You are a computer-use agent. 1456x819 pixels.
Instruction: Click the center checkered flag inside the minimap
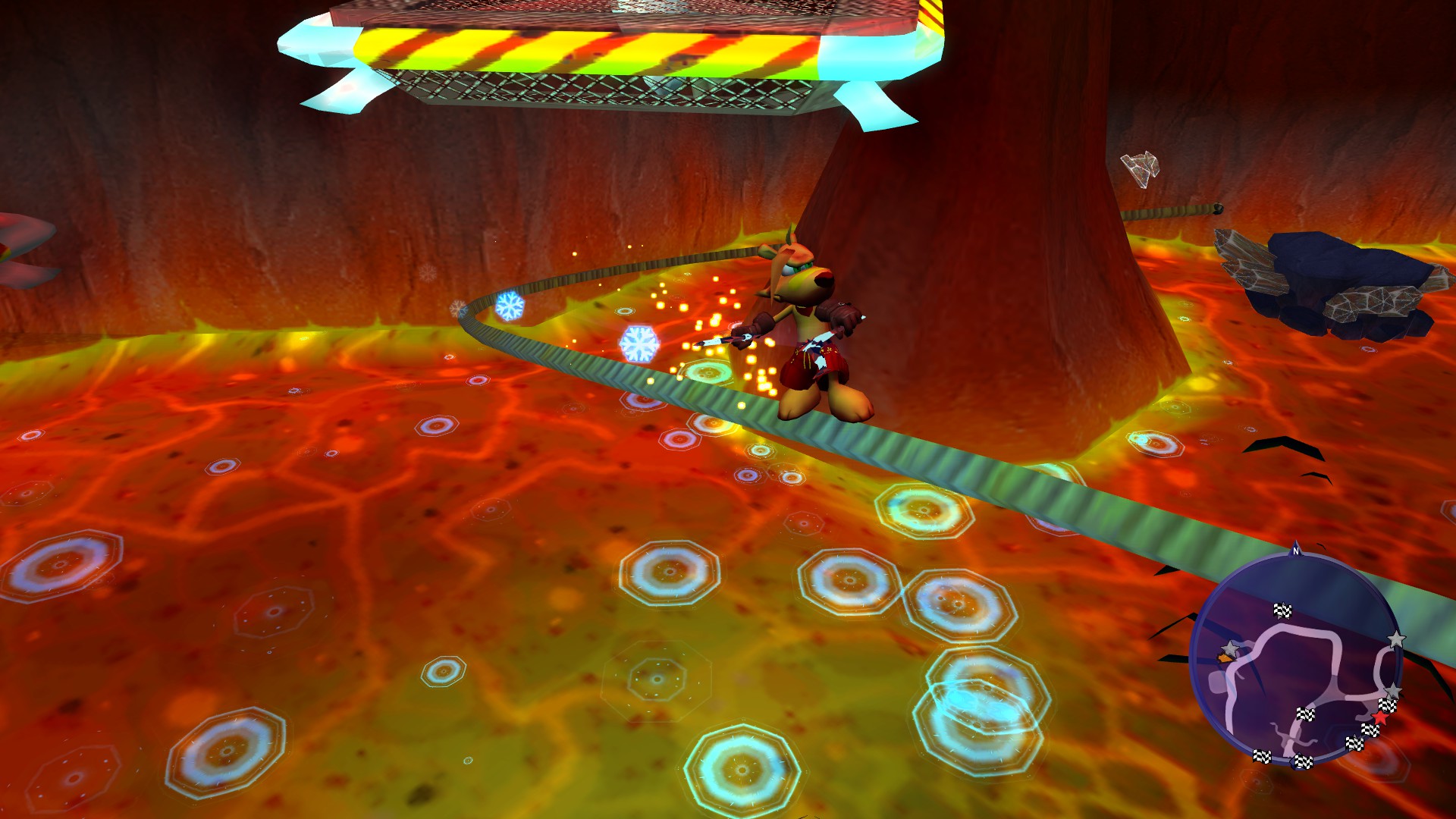click(1306, 714)
